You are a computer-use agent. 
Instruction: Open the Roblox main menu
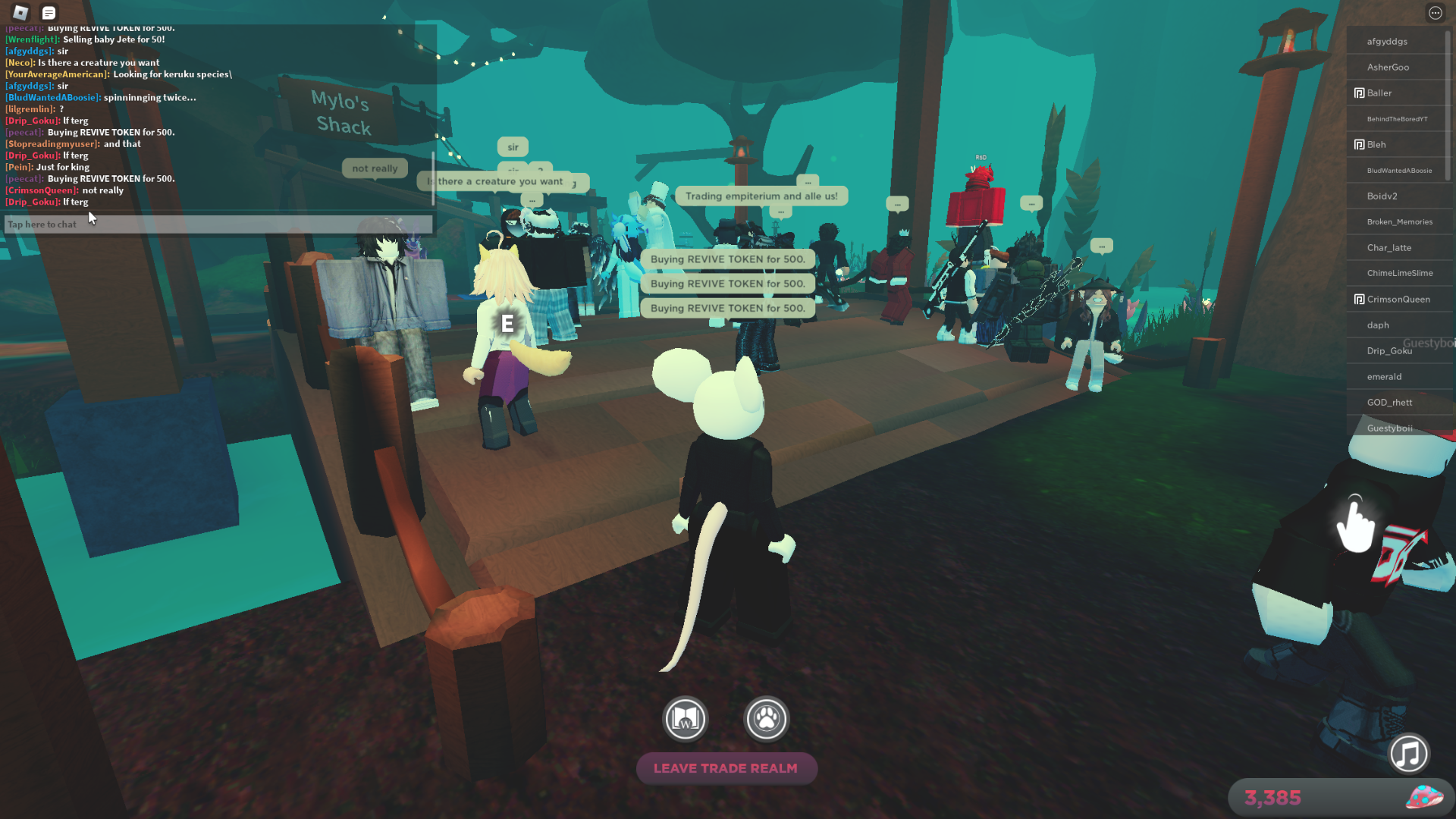[x=20, y=12]
